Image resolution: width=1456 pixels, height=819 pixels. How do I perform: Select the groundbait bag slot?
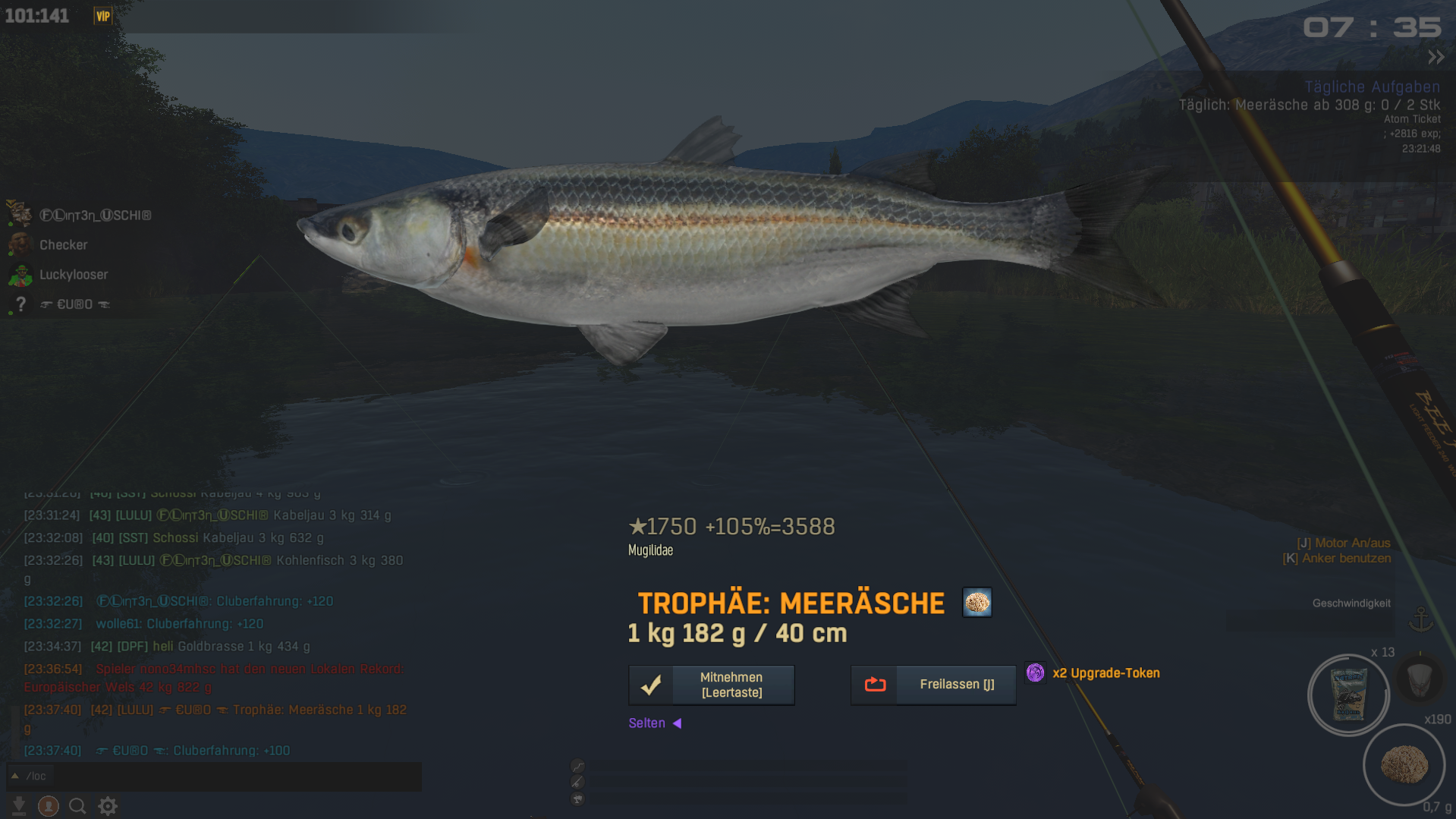[1348, 695]
